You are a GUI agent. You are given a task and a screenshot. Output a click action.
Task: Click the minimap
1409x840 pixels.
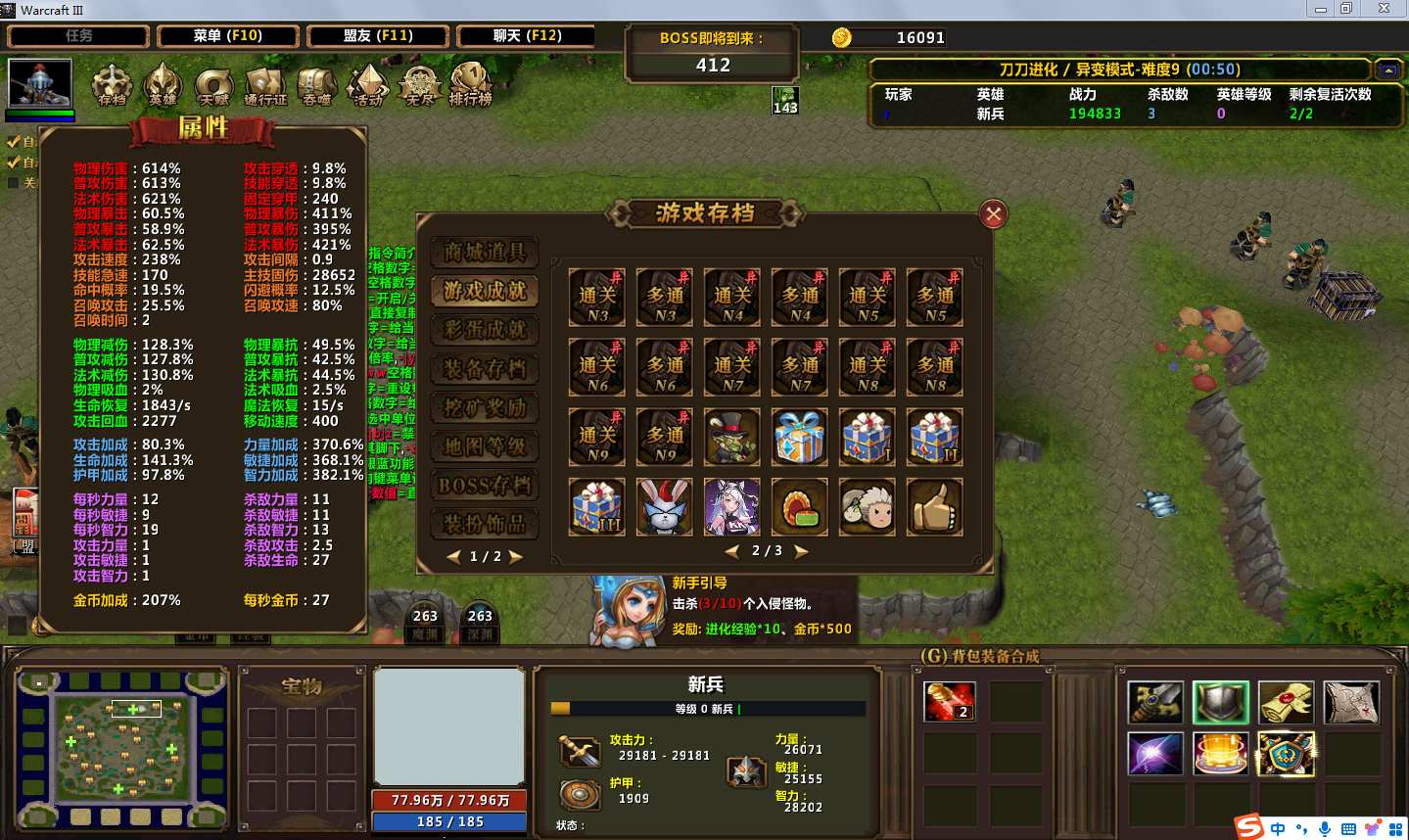[121, 749]
